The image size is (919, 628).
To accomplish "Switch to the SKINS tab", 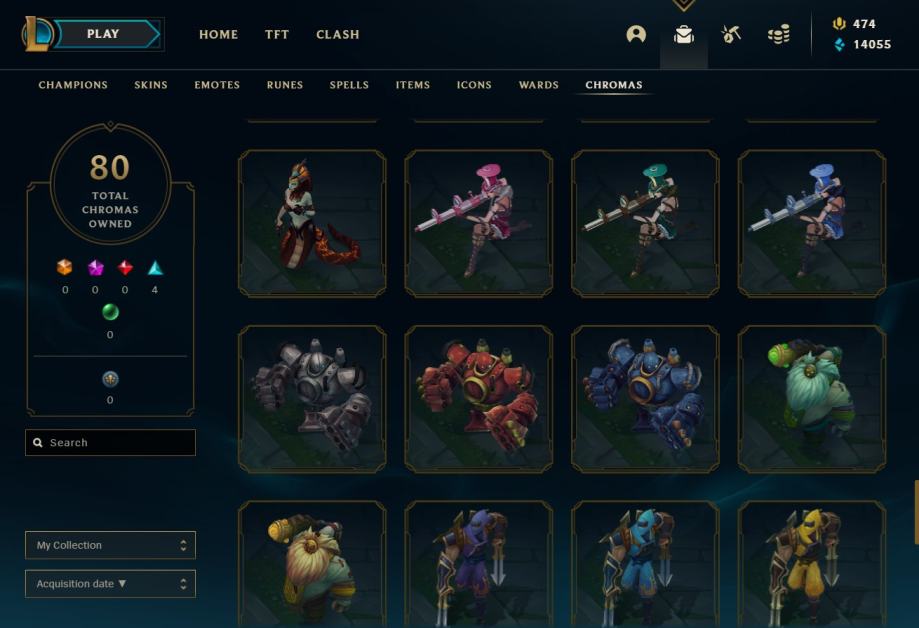I will tap(151, 85).
